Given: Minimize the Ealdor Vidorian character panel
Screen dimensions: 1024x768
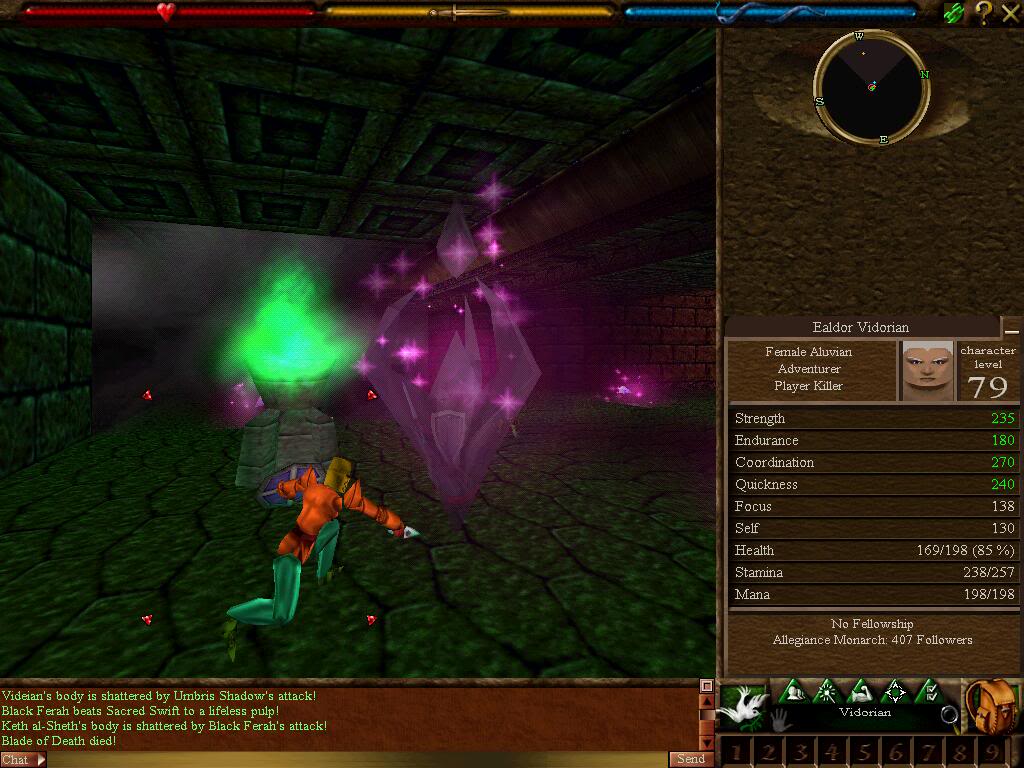Looking at the screenshot, I should (1012, 330).
